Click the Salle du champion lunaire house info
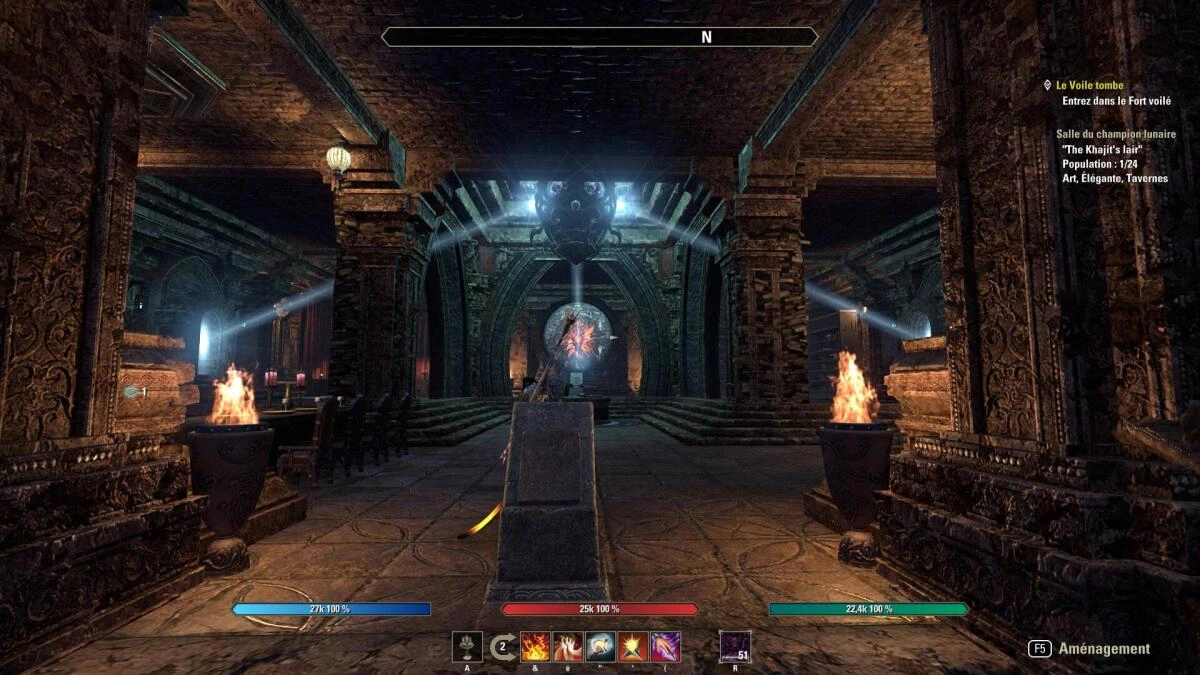This screenshot has width=1200, height=675. click(1116, 134)
